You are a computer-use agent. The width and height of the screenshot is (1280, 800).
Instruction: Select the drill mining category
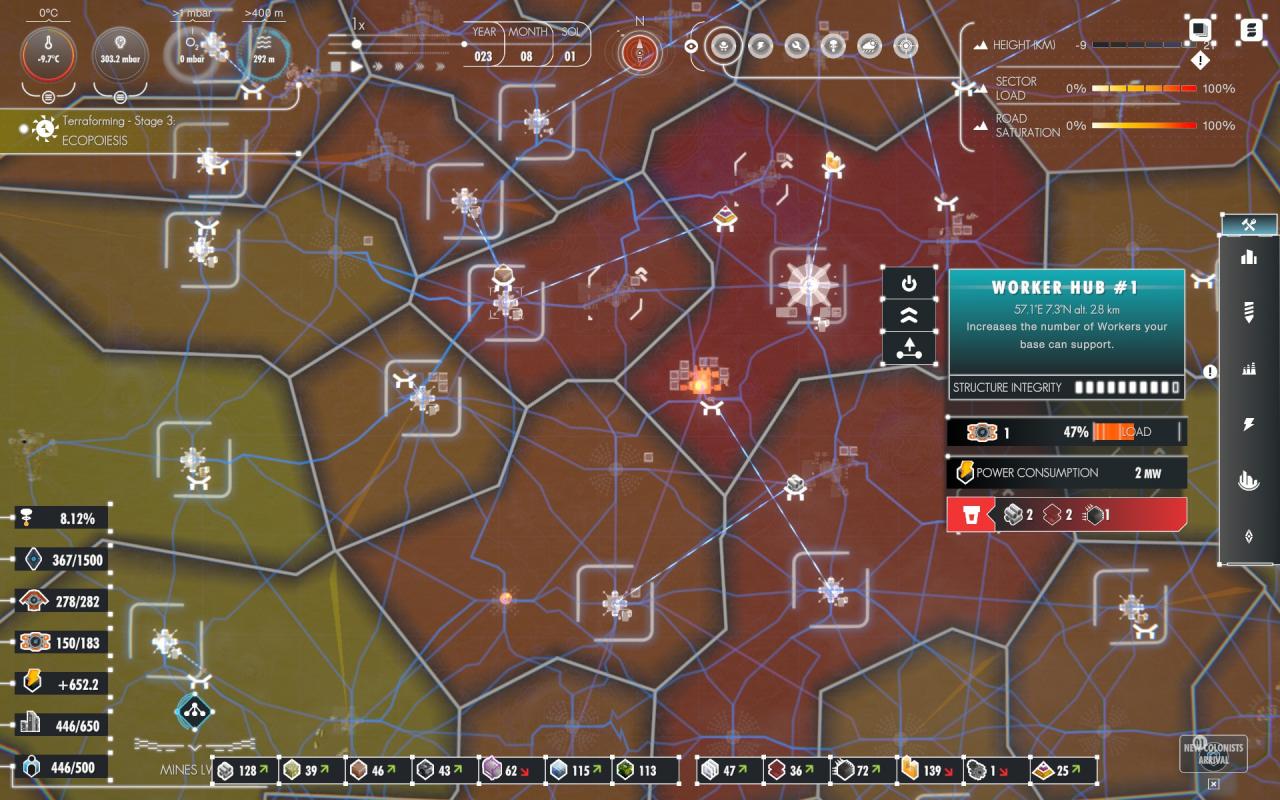click(1249, 312)
